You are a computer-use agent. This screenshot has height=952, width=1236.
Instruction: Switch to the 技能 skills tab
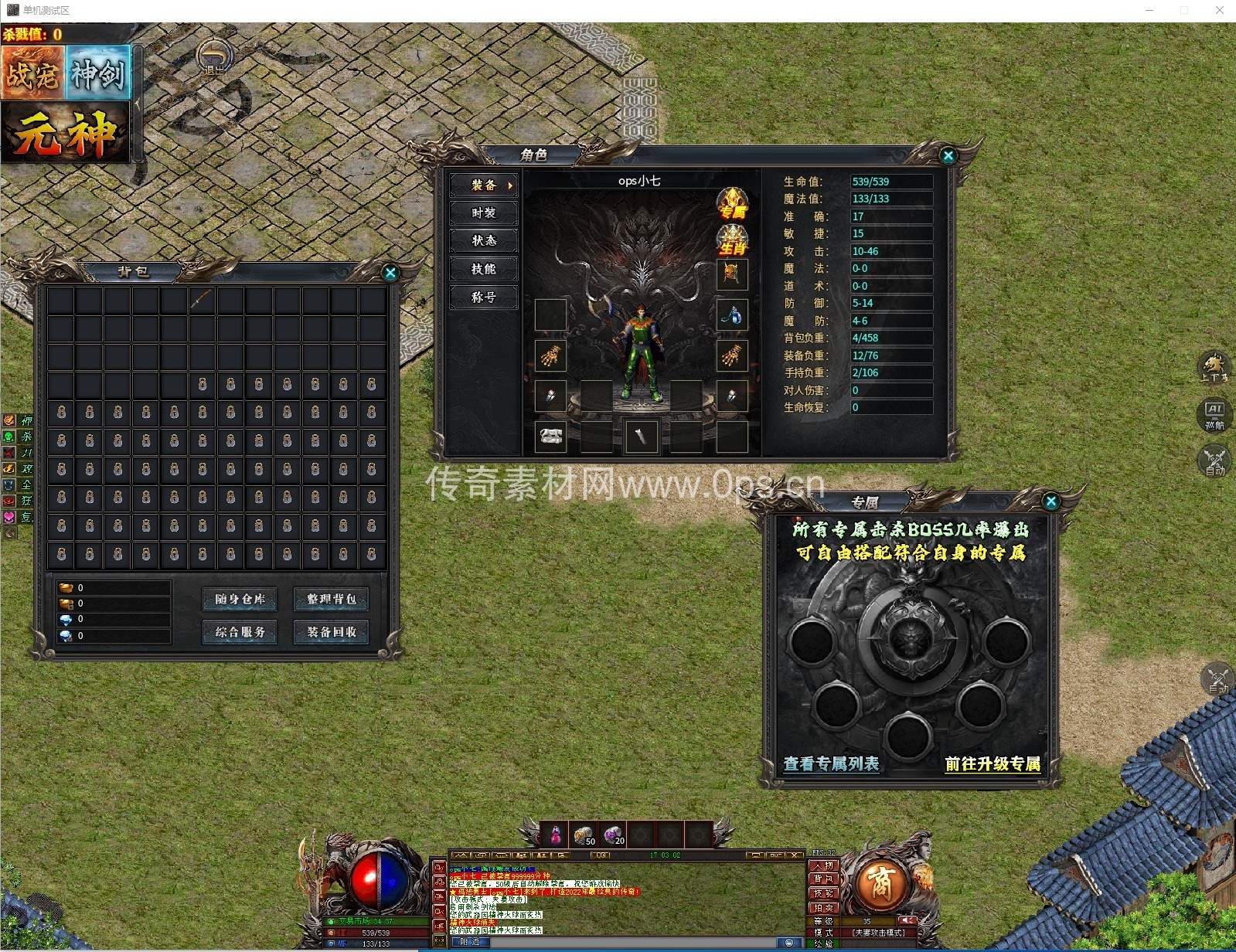click(484, 269)
